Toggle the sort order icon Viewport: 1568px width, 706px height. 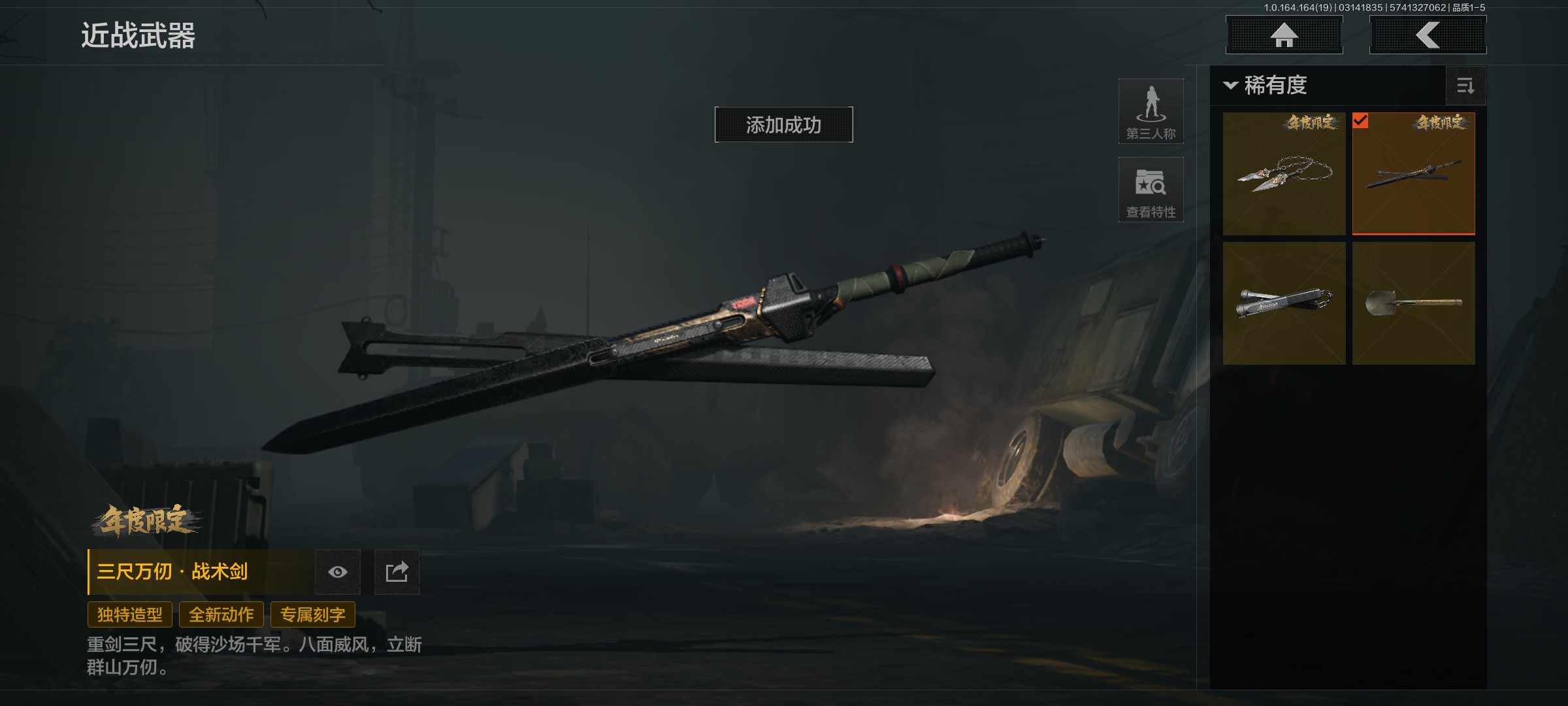click(1465, 86)
